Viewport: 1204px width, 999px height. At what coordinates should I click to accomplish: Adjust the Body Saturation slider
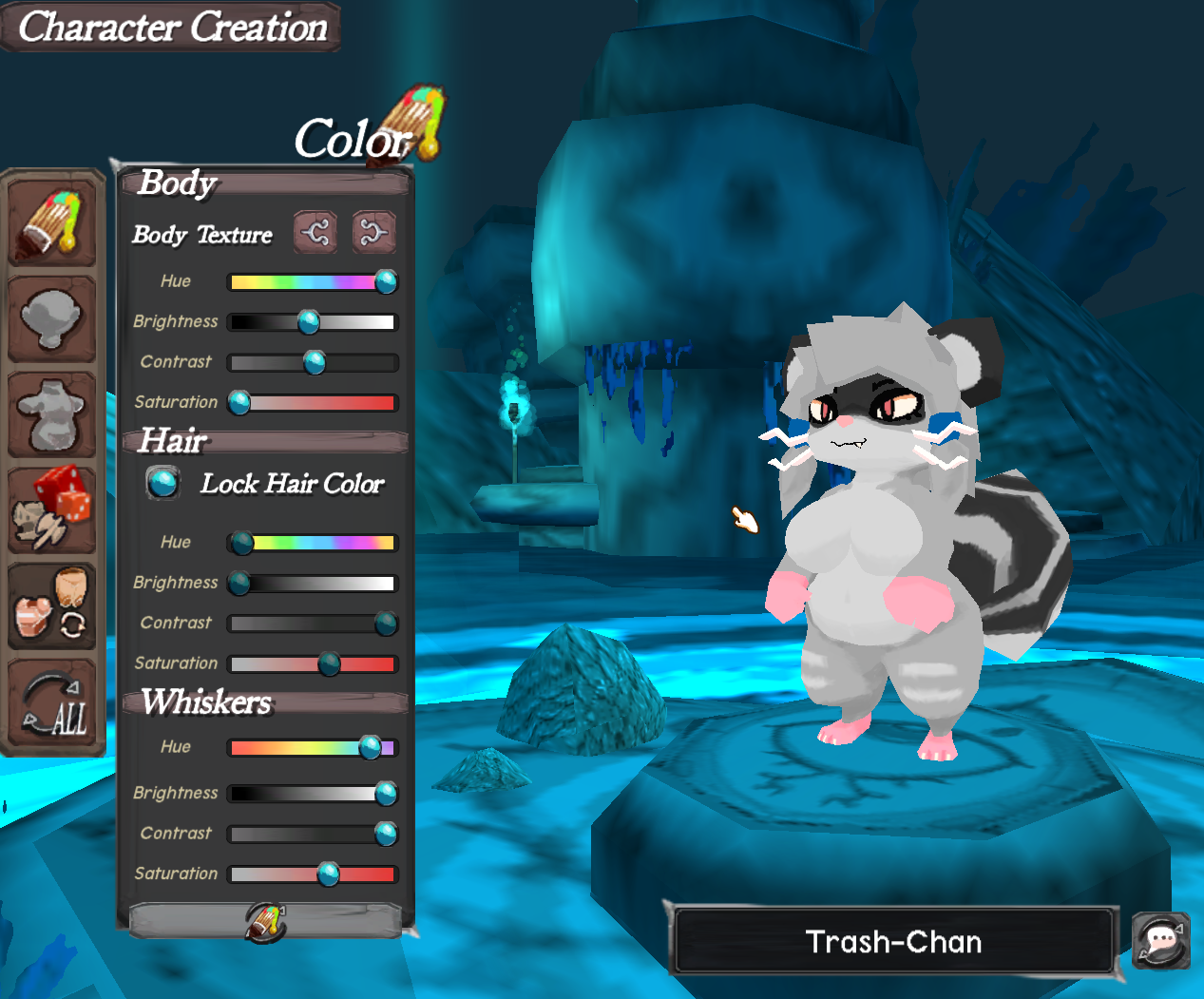tap(239, 403)
